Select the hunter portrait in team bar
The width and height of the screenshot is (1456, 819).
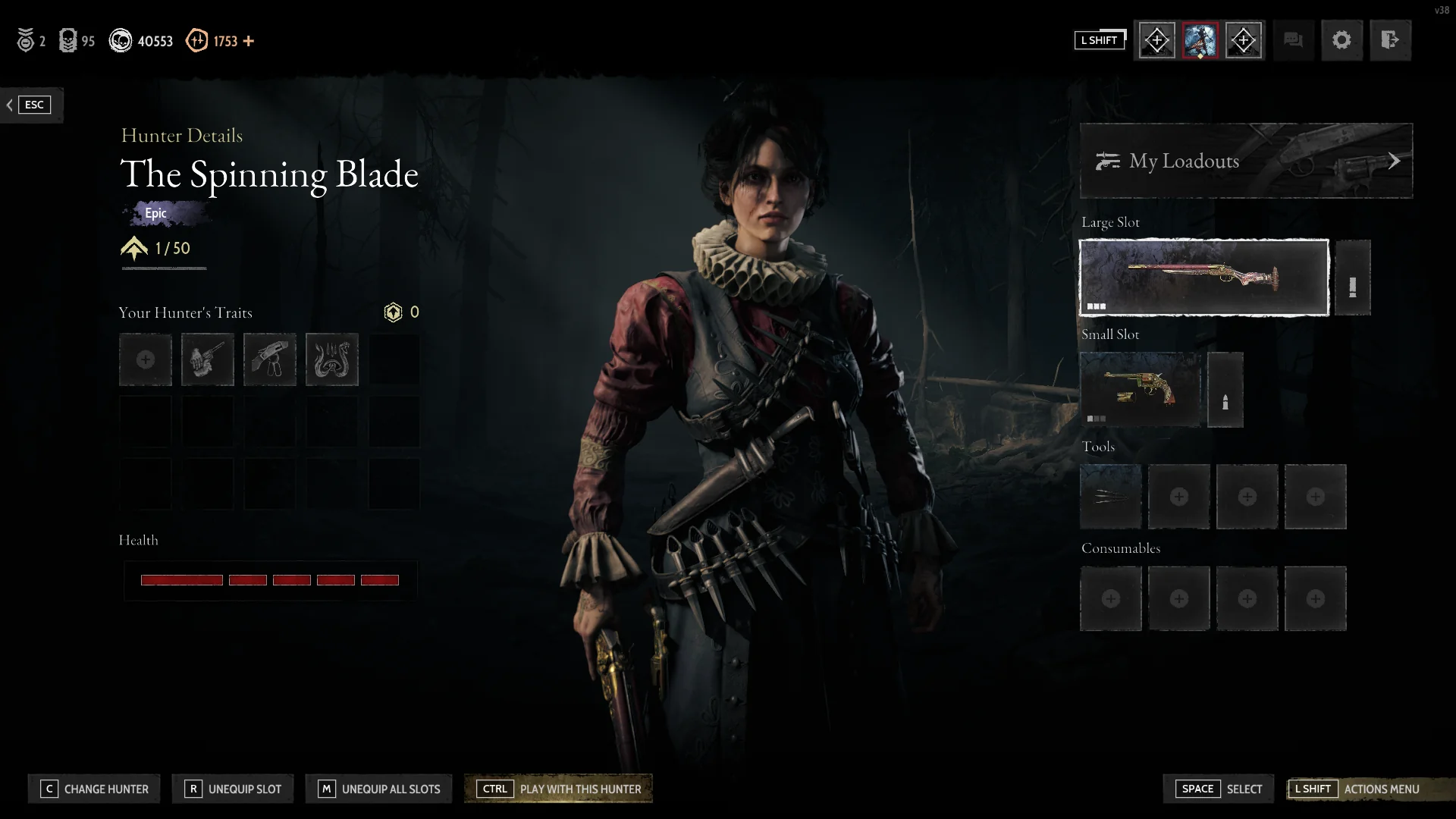1200,40
